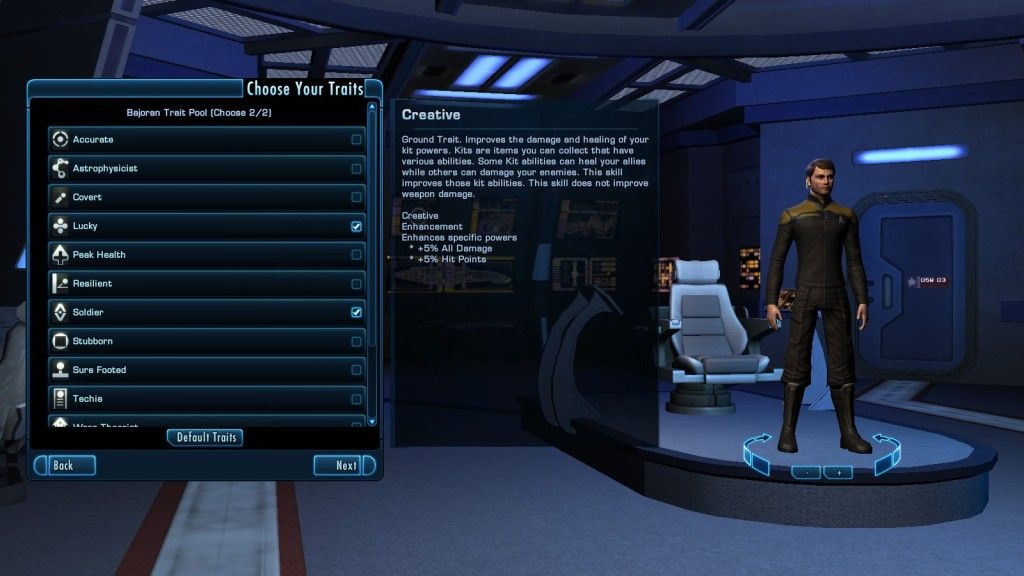Deselect the Soldier trait checkbox
Image resolution: width=1024 pixels, height=576 pixels.
click(356, 313)
